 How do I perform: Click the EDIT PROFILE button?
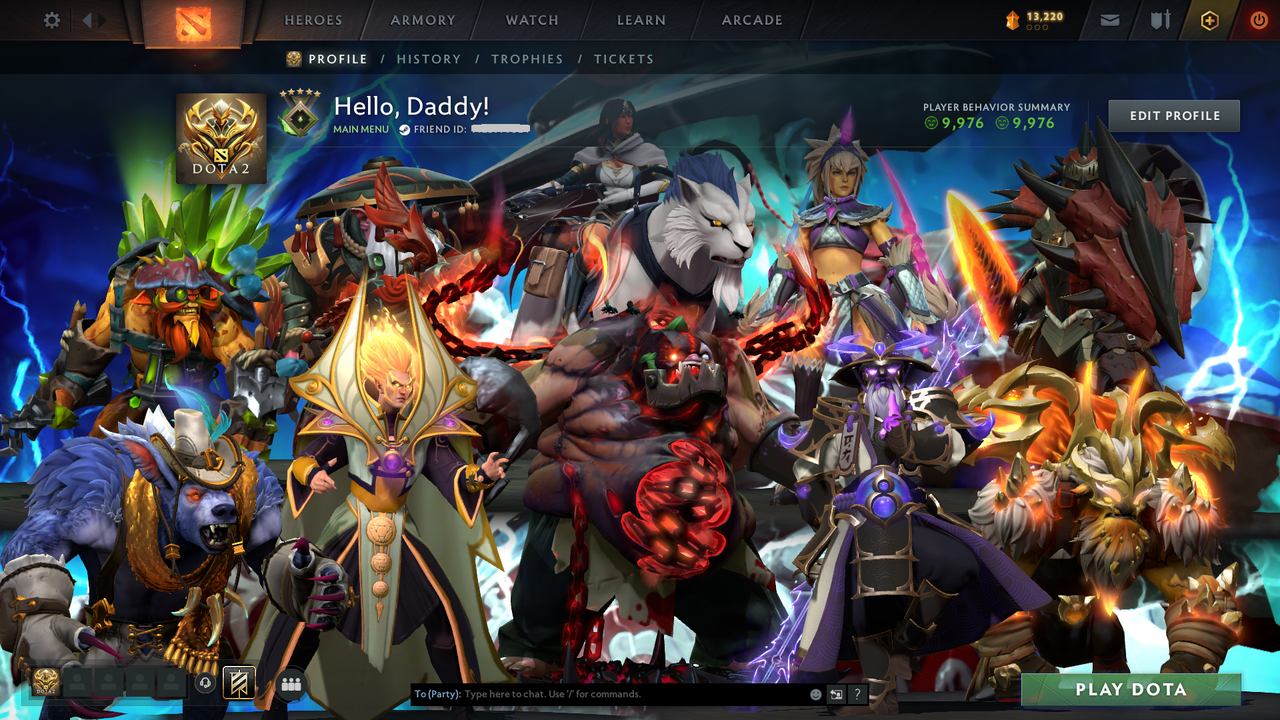coord(1173,115)
